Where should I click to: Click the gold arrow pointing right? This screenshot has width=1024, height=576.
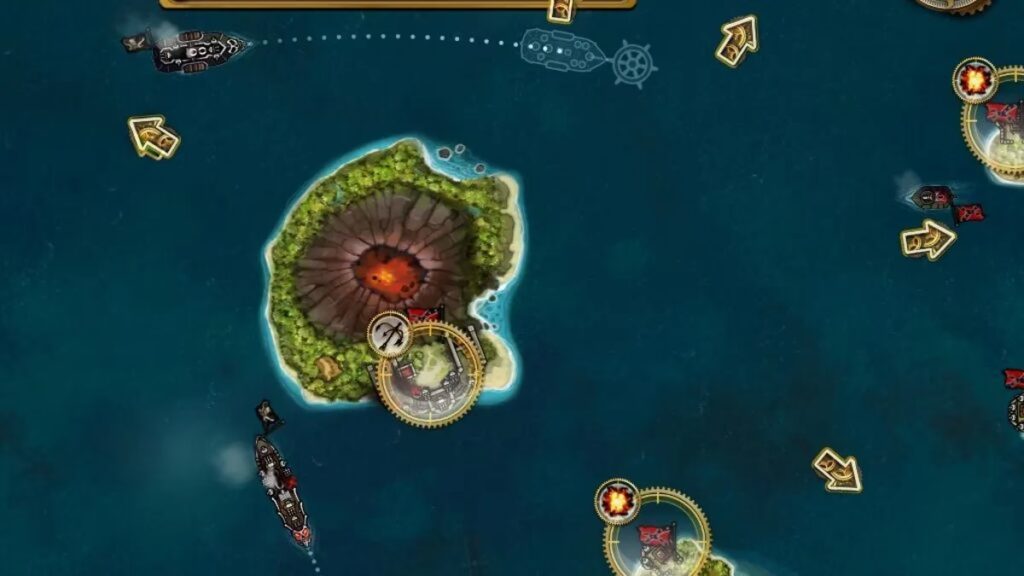pos(927,240)
